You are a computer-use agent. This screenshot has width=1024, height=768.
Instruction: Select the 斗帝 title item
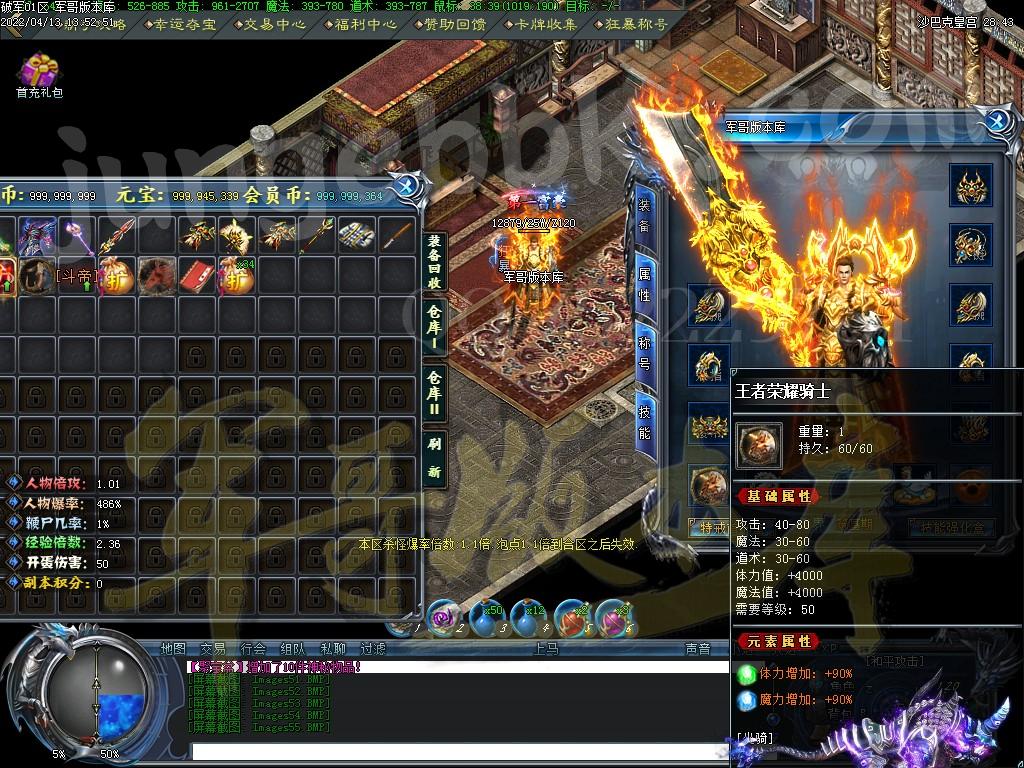[77, 275]
